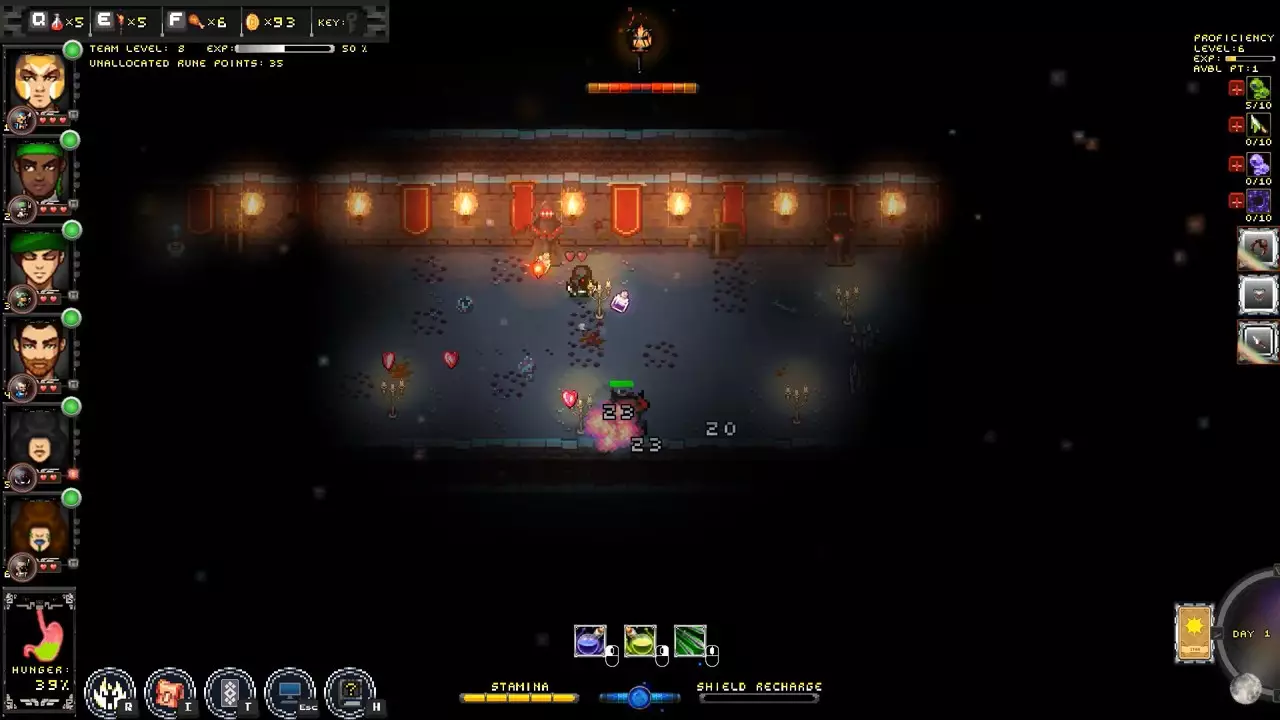Select the yellow potion quick slot
The width and height of the screenshot is (1280, 720).
(x=640, y=640)
